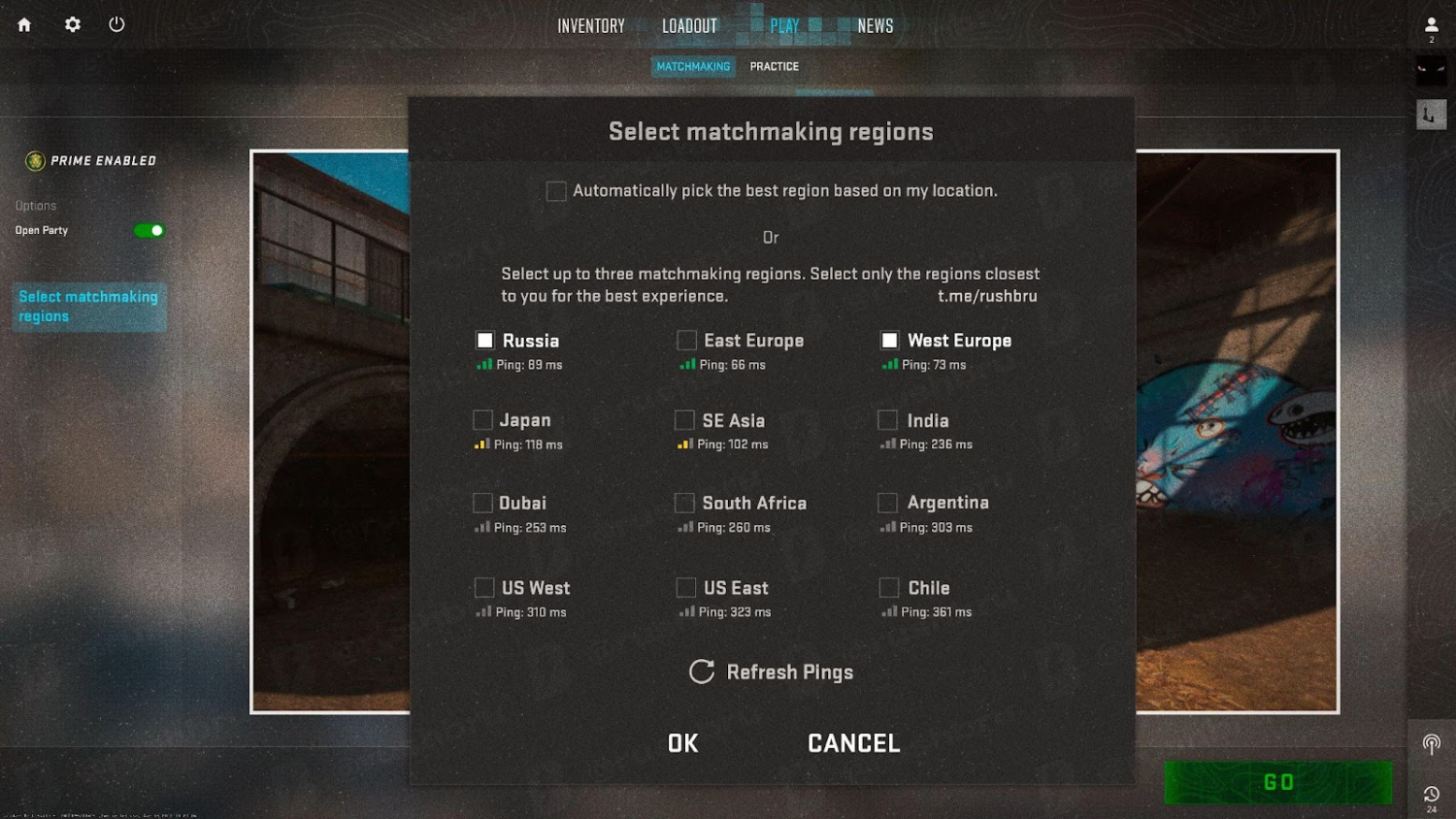Switch to the Practice tab
Screen dimensions: 1456x819
coord(774,66)
